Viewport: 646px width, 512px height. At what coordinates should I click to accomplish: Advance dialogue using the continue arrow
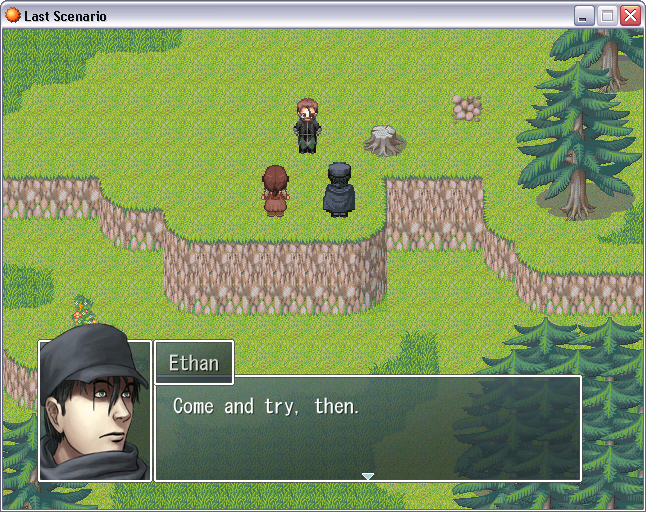[x=368, y=476]
